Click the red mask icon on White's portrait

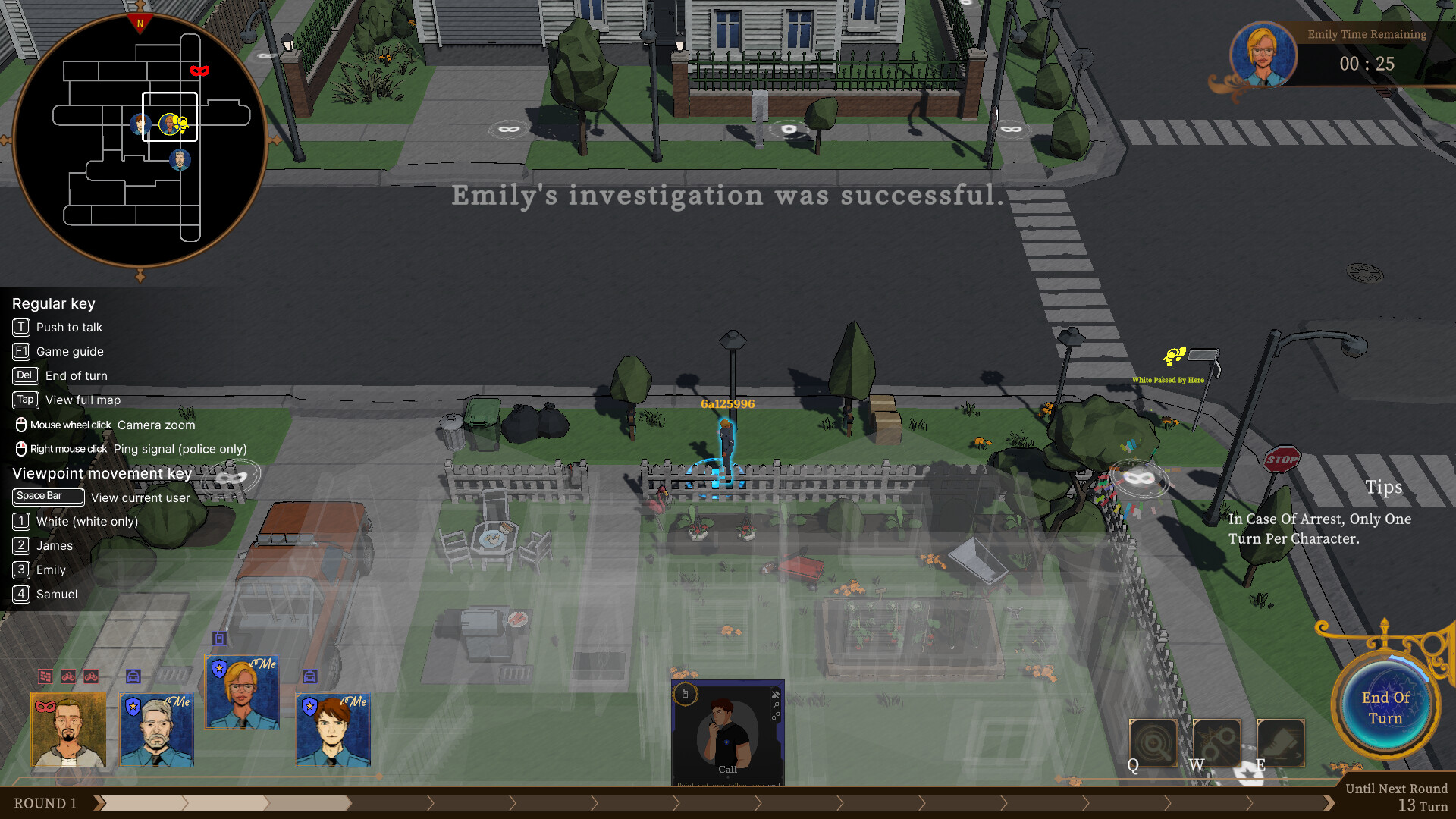tap(45, 706)
